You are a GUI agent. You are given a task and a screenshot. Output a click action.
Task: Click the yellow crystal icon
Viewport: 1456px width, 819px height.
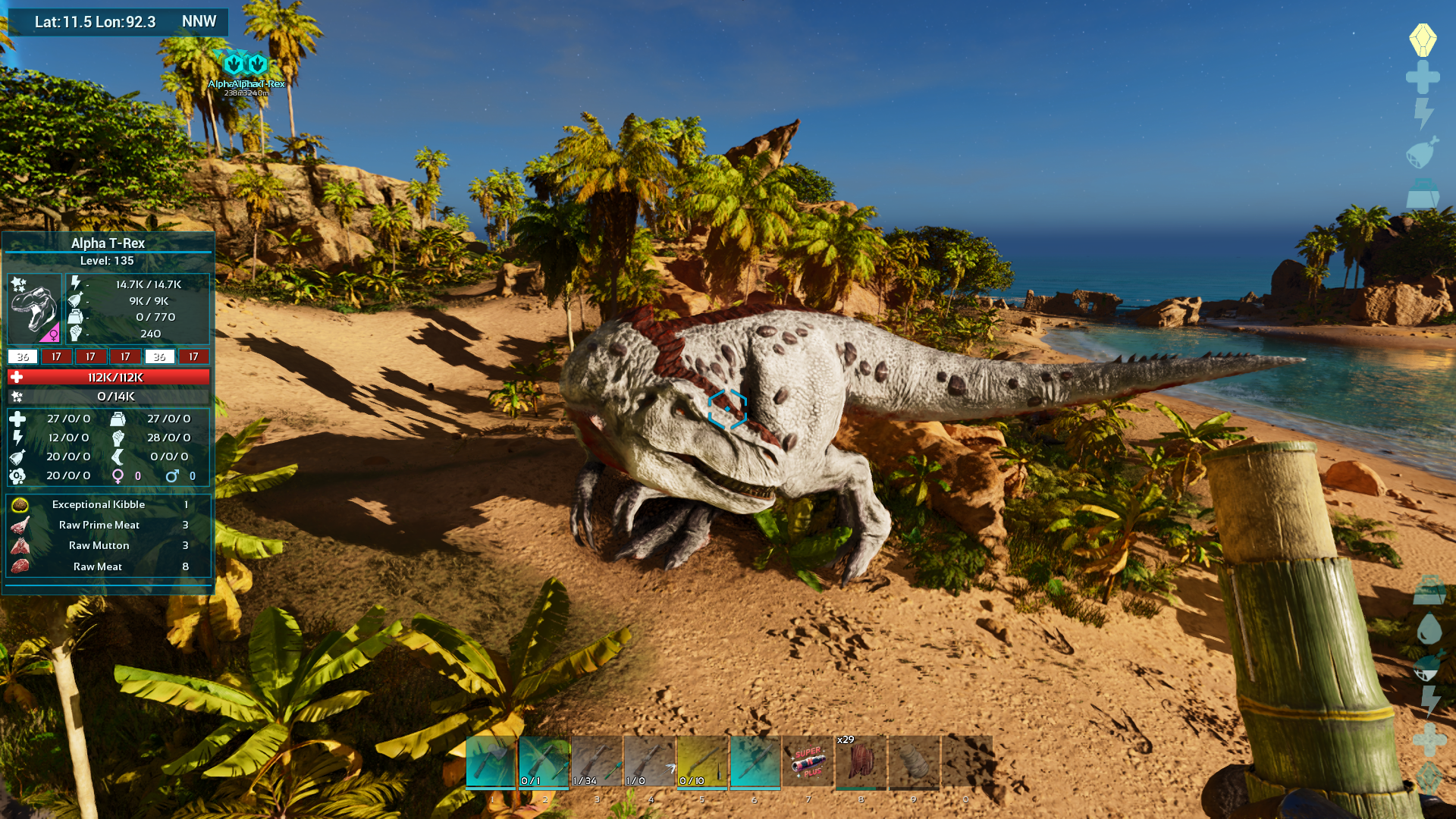[1423, 39]
